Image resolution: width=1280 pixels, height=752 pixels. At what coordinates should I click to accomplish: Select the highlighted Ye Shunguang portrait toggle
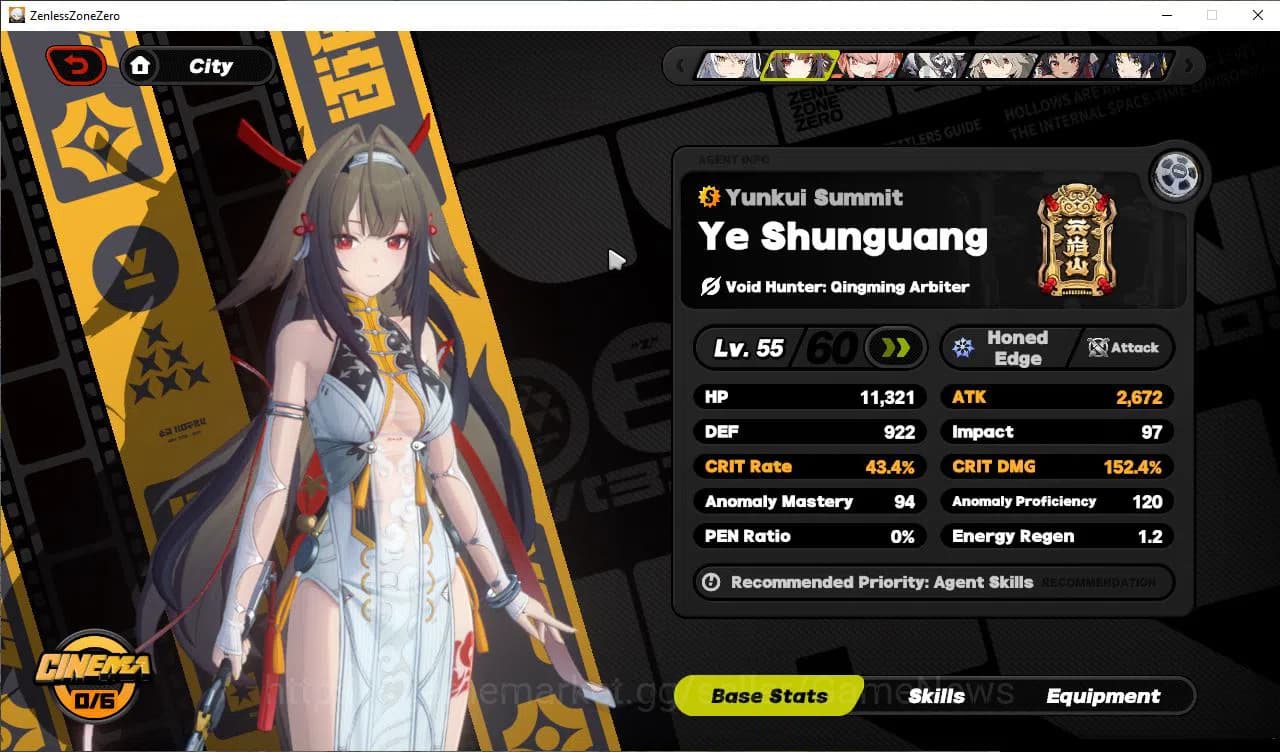798,66
